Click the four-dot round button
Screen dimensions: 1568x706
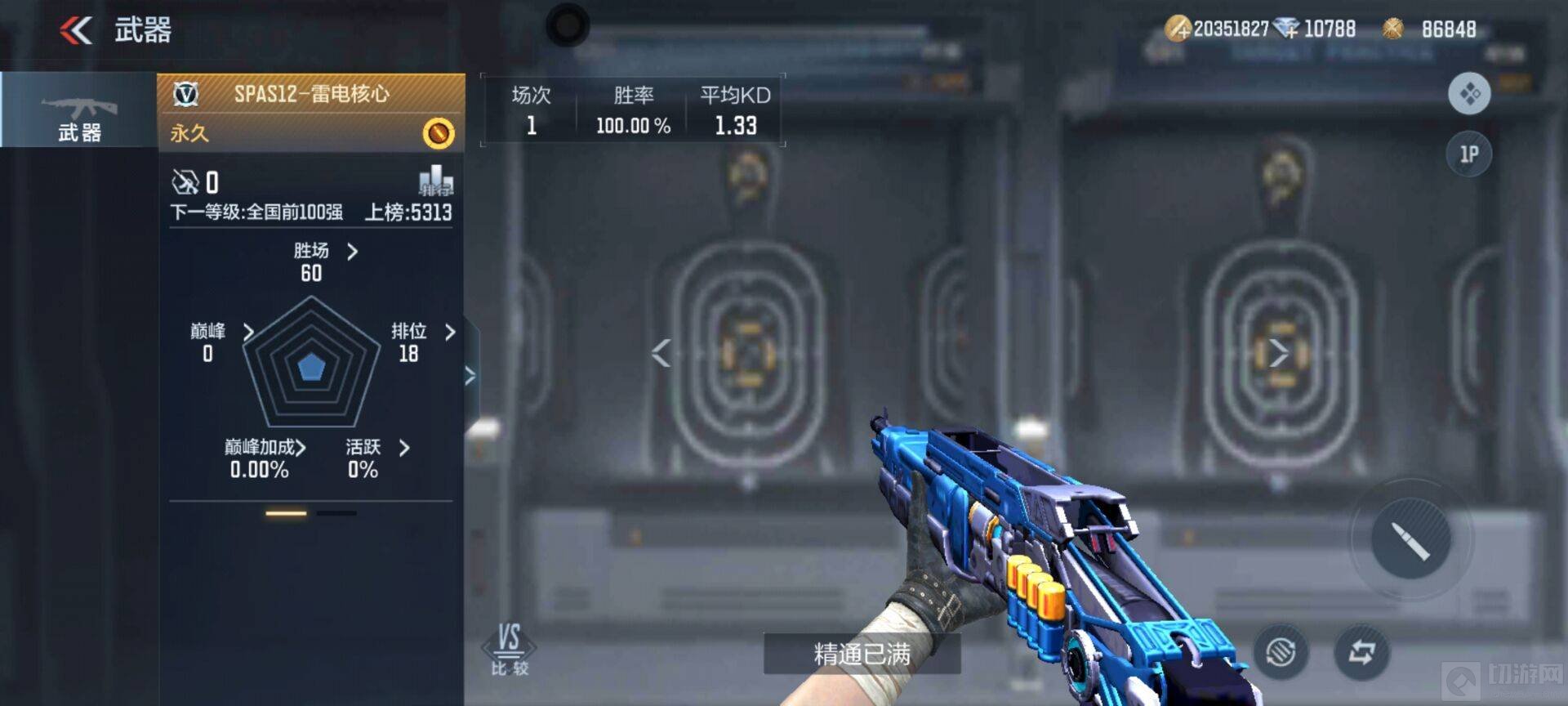click(x=1469, y=93)
